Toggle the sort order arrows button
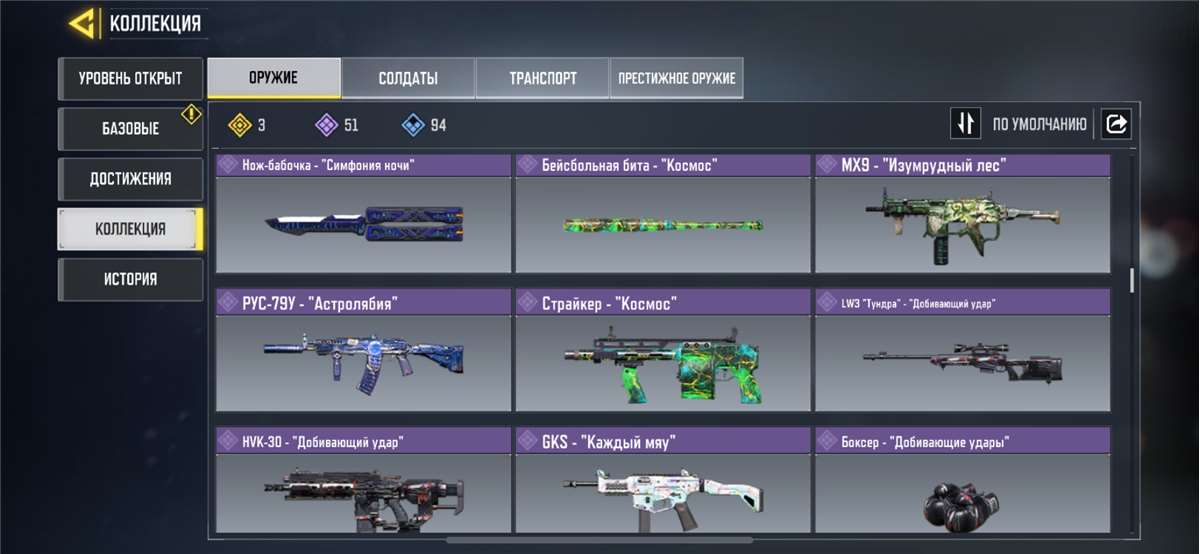This screenshot has width=1200, height=554. click(965, 124)
